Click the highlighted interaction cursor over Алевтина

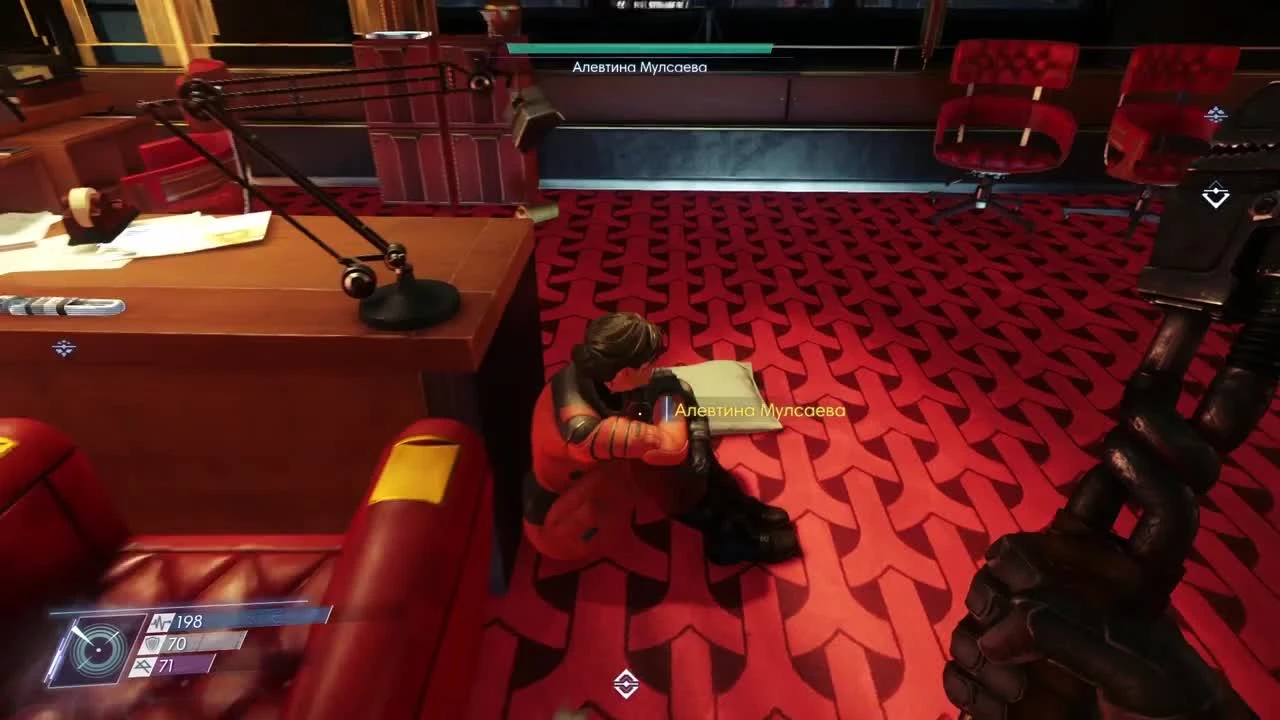point(665,409)
